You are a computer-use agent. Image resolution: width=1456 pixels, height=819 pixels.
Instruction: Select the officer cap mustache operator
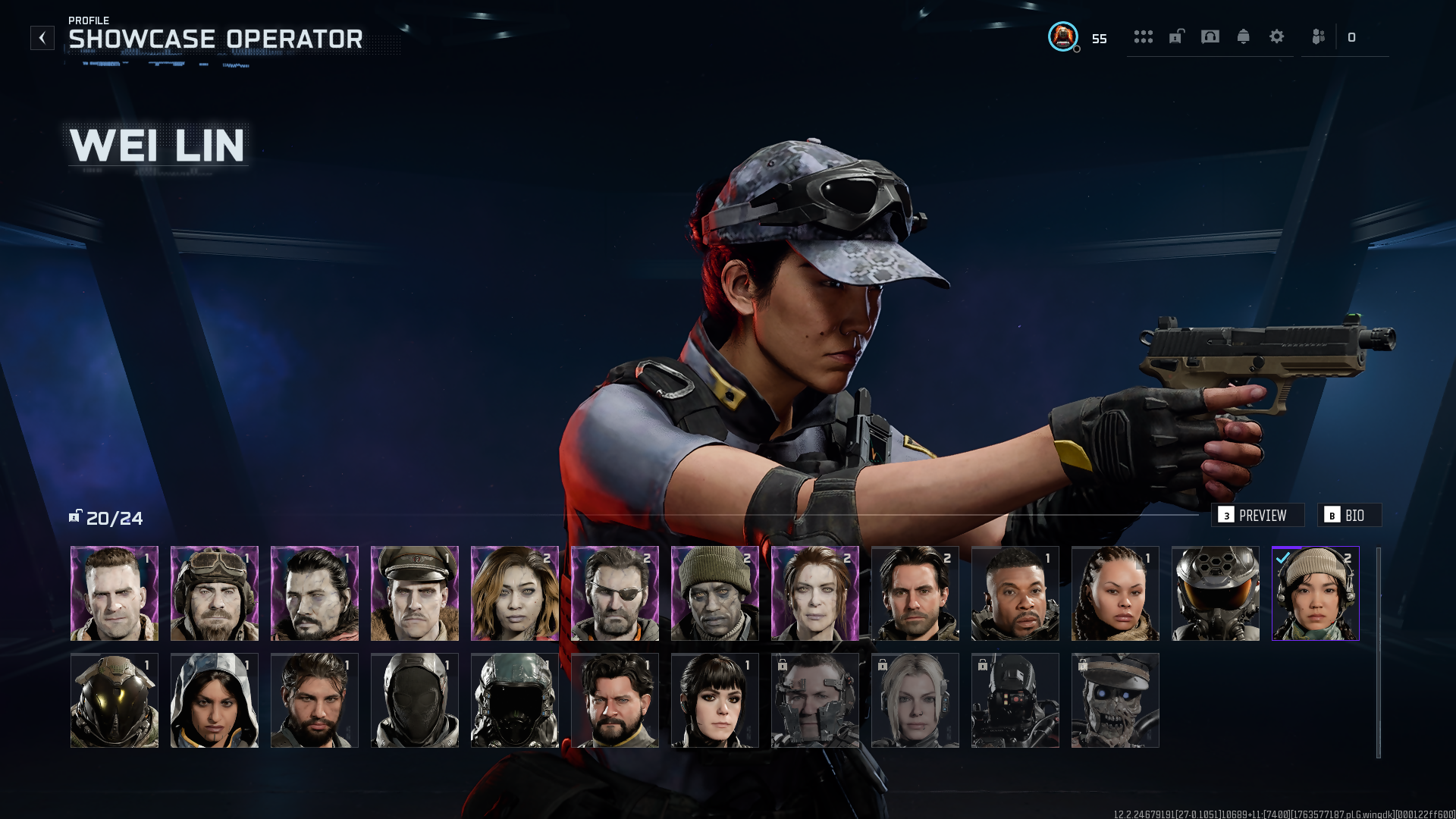tap(415, 594)
